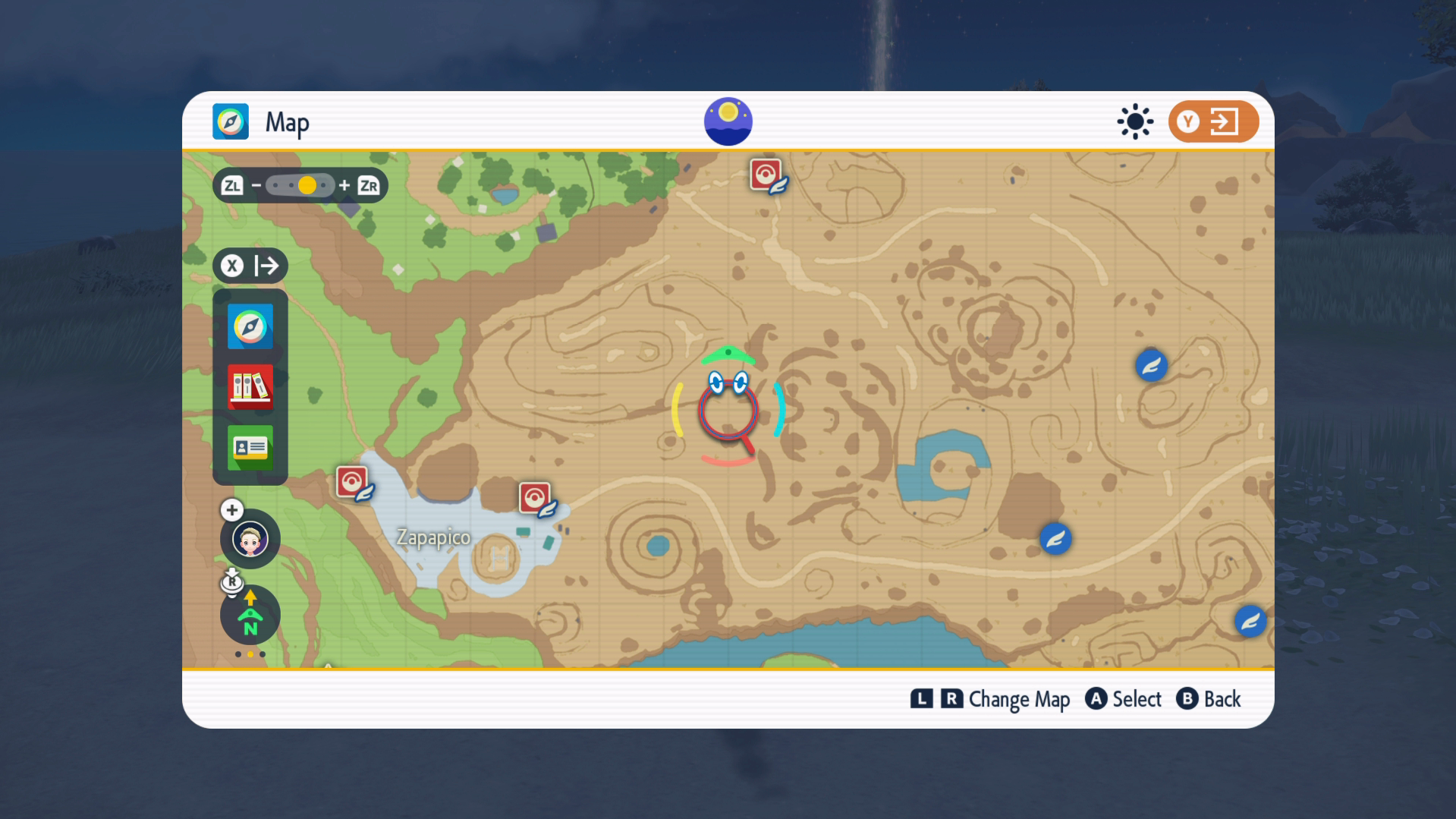The width and height of the screenshot is (1456, 819).
Task: Close the map with the orange exit button
Action: tap(1212, 121)
